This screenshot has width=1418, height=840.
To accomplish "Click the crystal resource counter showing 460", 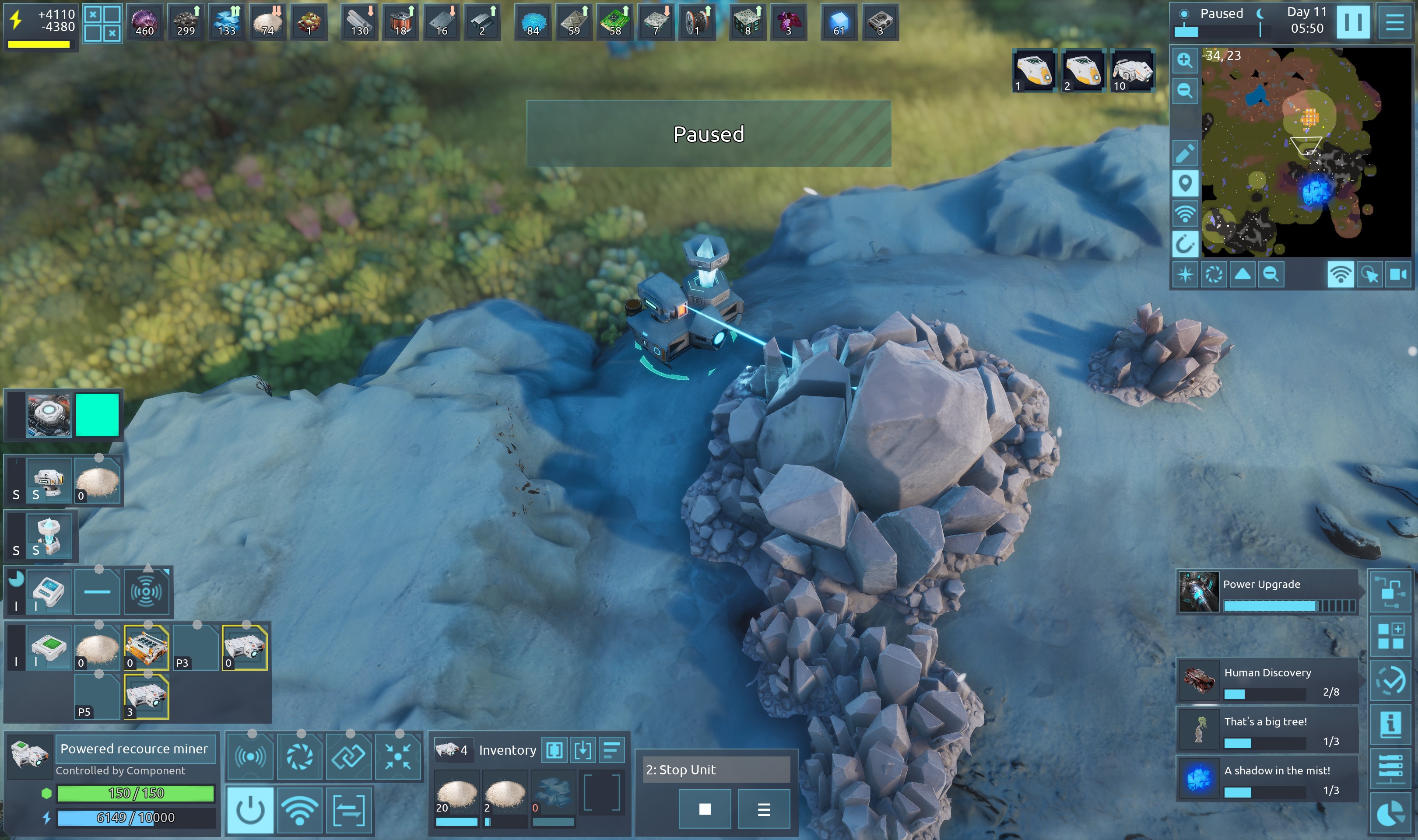I will pos(144,22).
